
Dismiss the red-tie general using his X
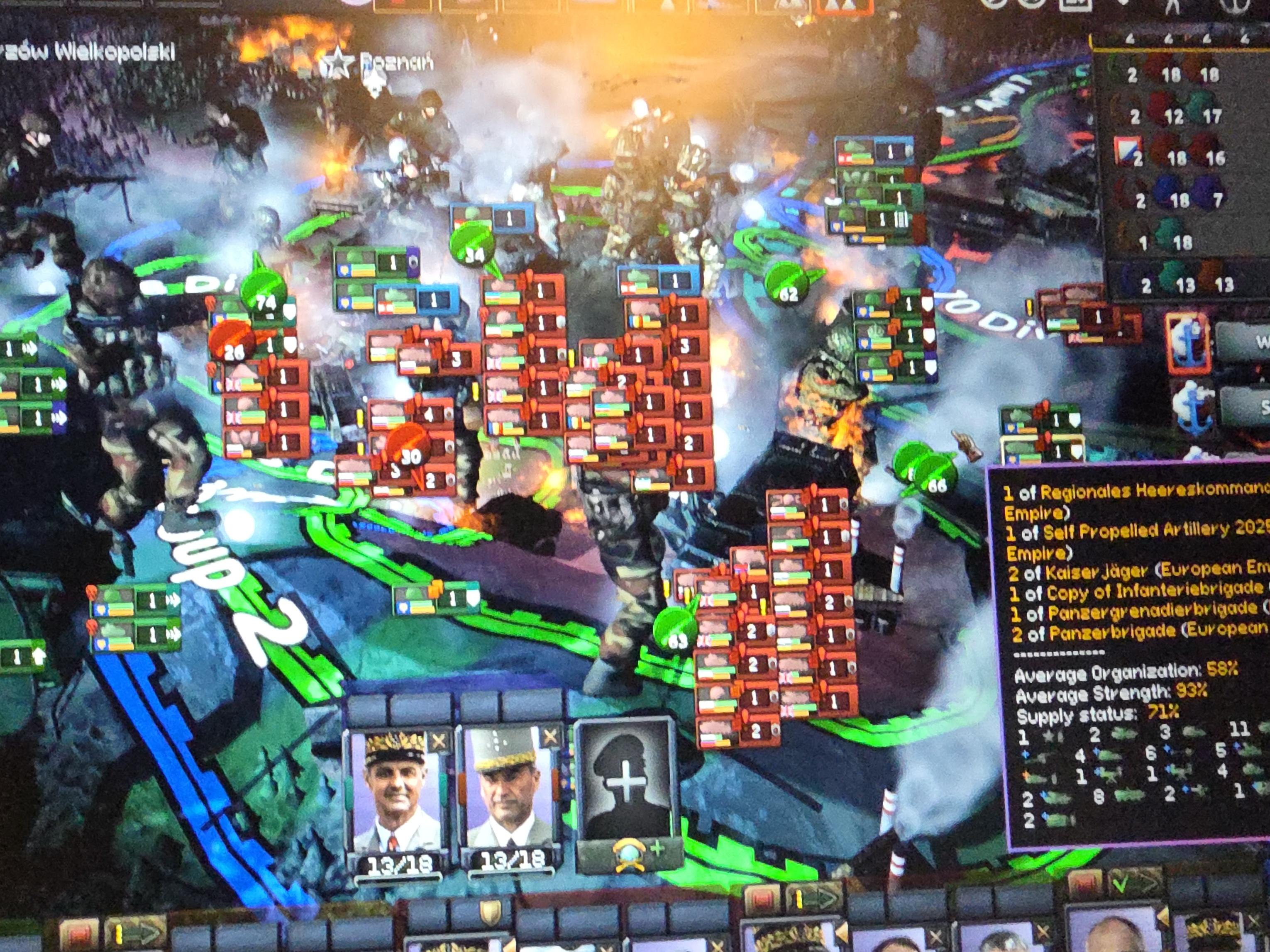click(439, 742)
